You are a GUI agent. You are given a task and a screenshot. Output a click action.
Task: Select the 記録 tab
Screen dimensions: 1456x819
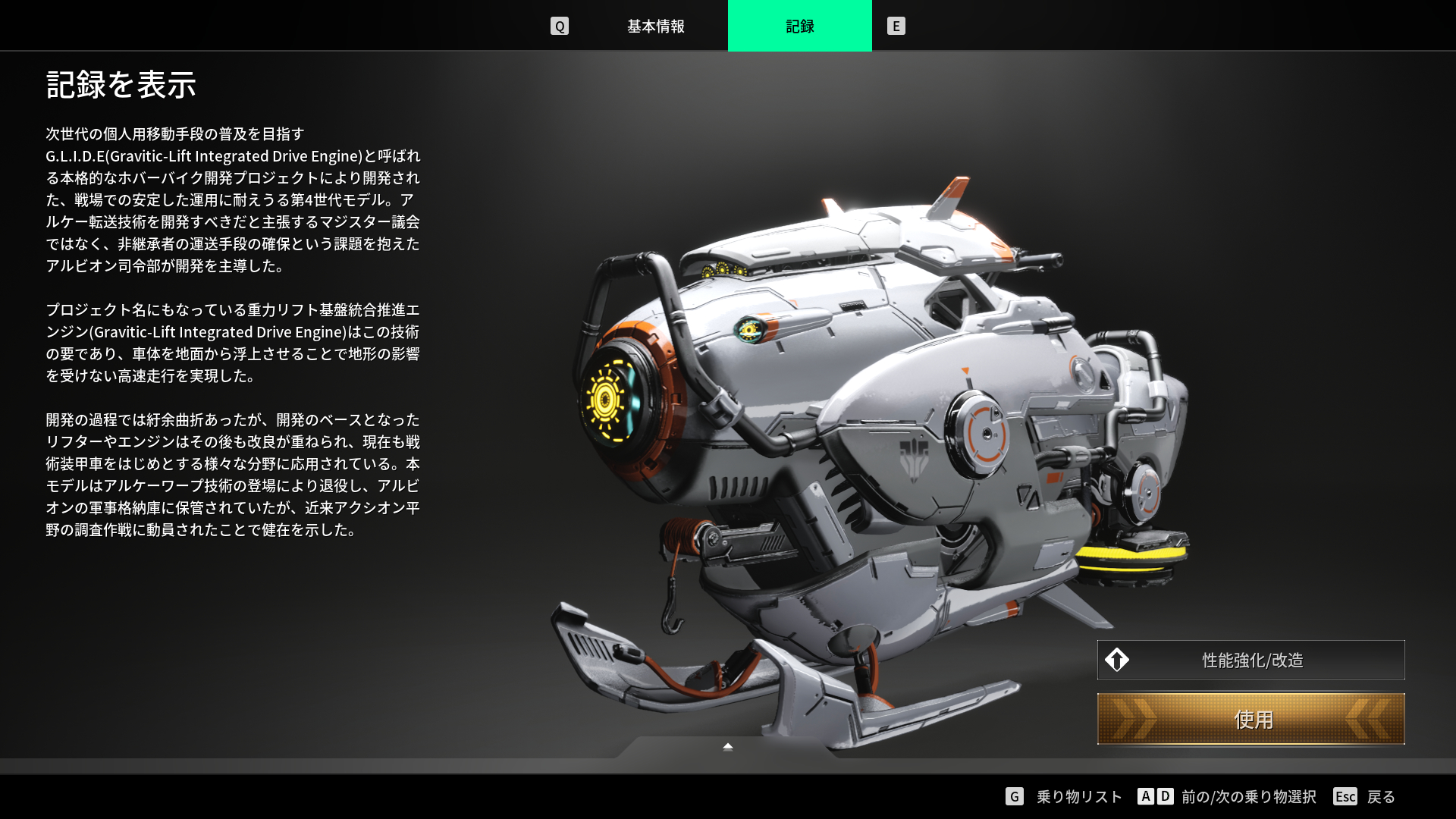[x=799, y=27]
